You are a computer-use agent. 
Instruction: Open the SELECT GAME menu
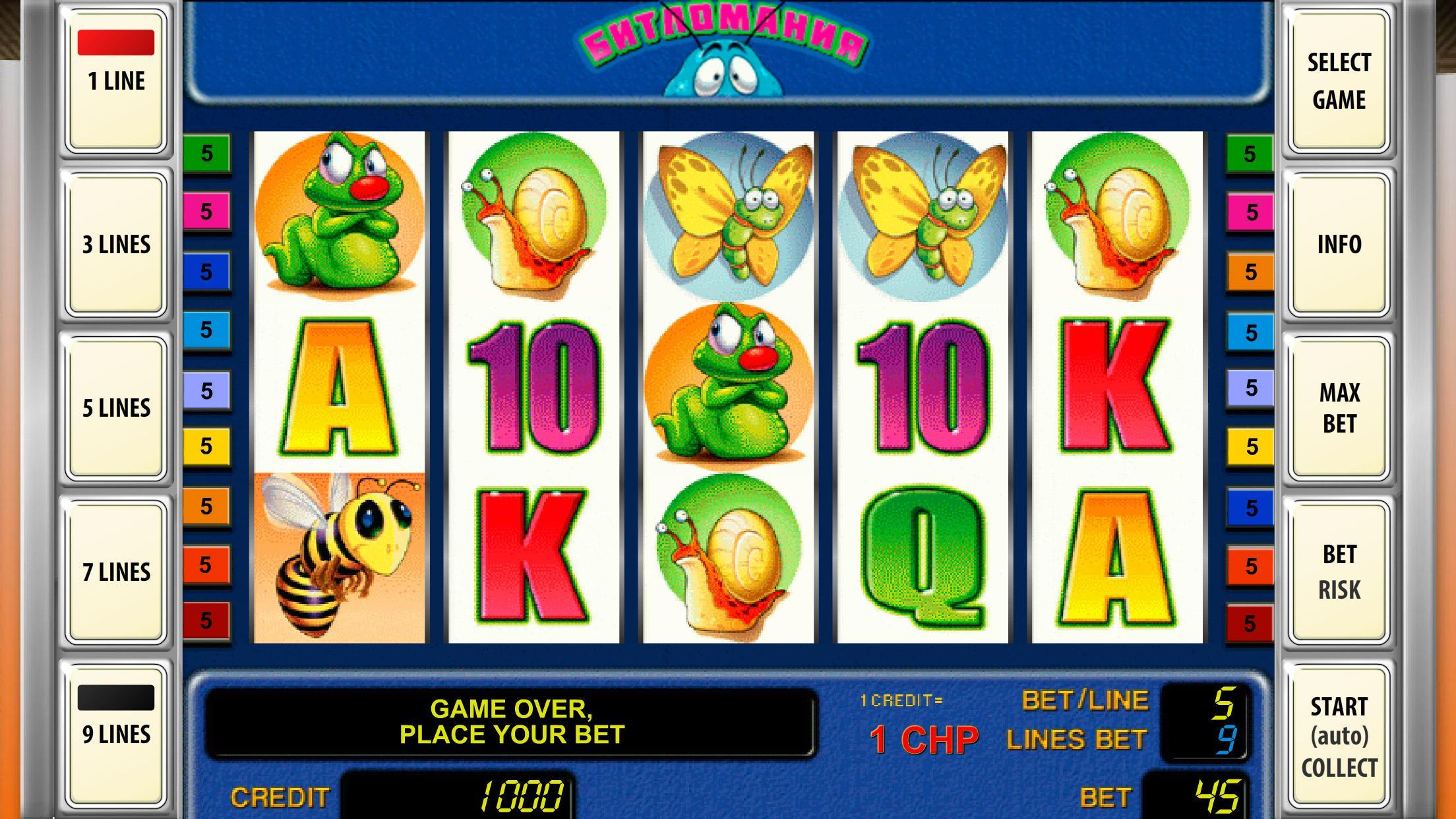point(1337,80)
